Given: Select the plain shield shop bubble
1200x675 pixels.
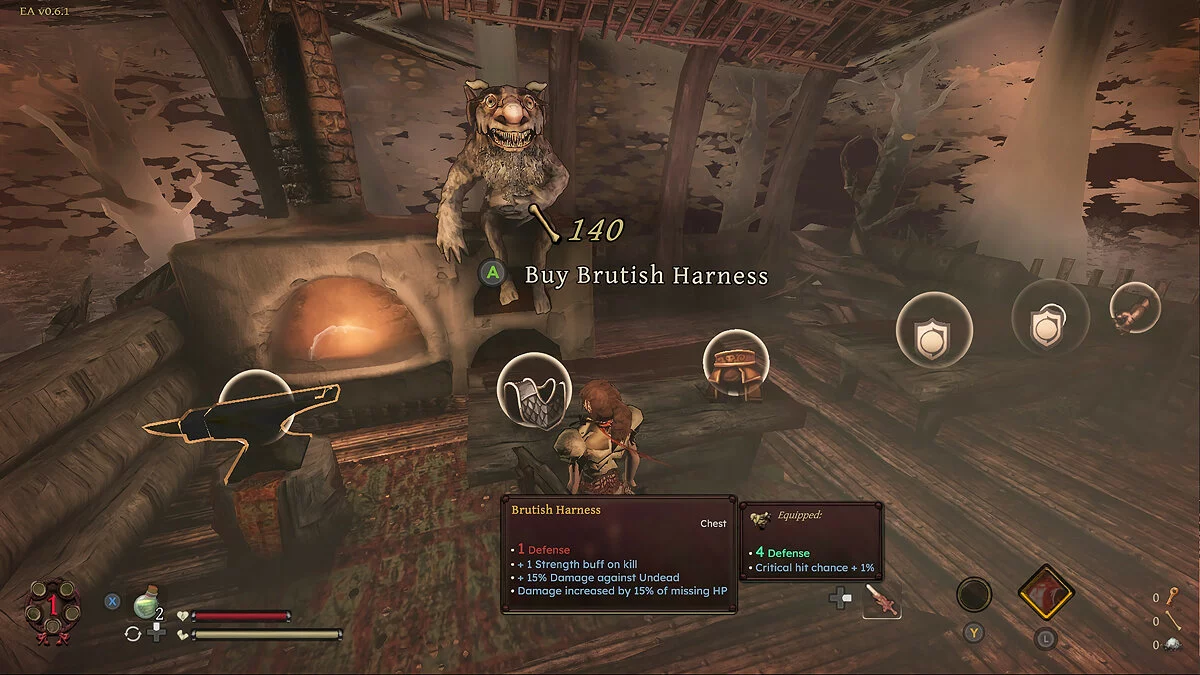Looking at the screenshot, I should 934,329.
